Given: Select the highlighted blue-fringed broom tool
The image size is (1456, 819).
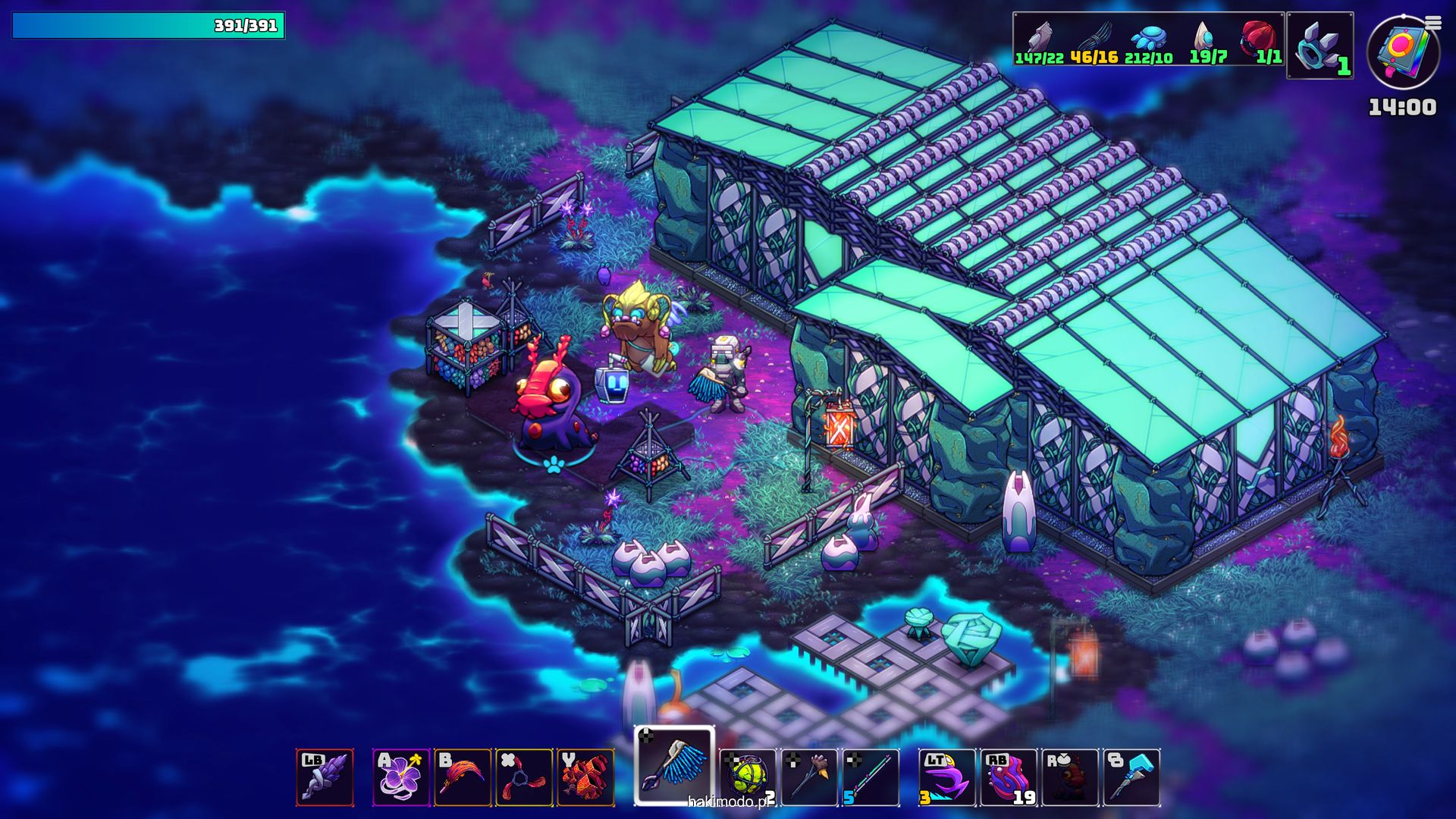Looking at the screenshot, I should (674, 766).
